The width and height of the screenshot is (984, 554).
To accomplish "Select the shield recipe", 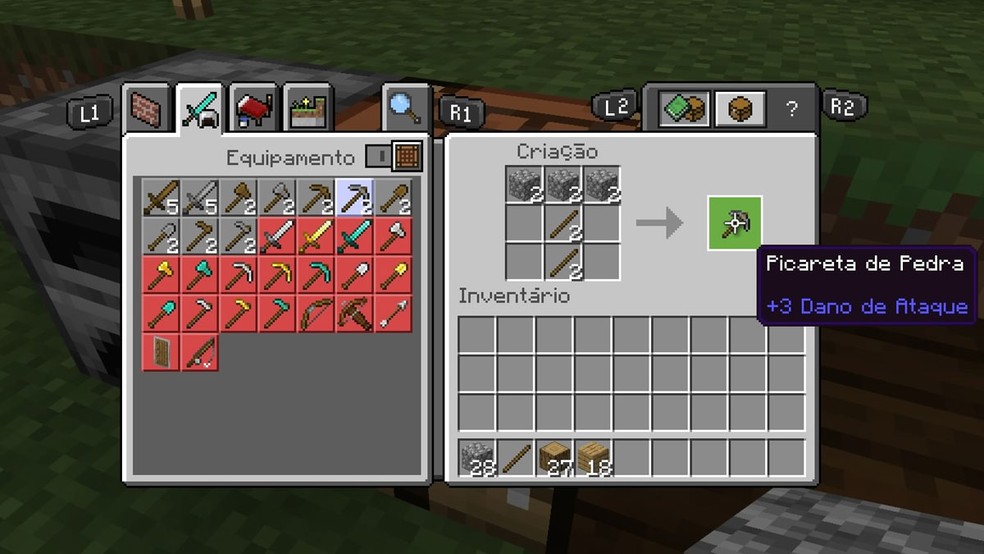I will pos(161,352).
